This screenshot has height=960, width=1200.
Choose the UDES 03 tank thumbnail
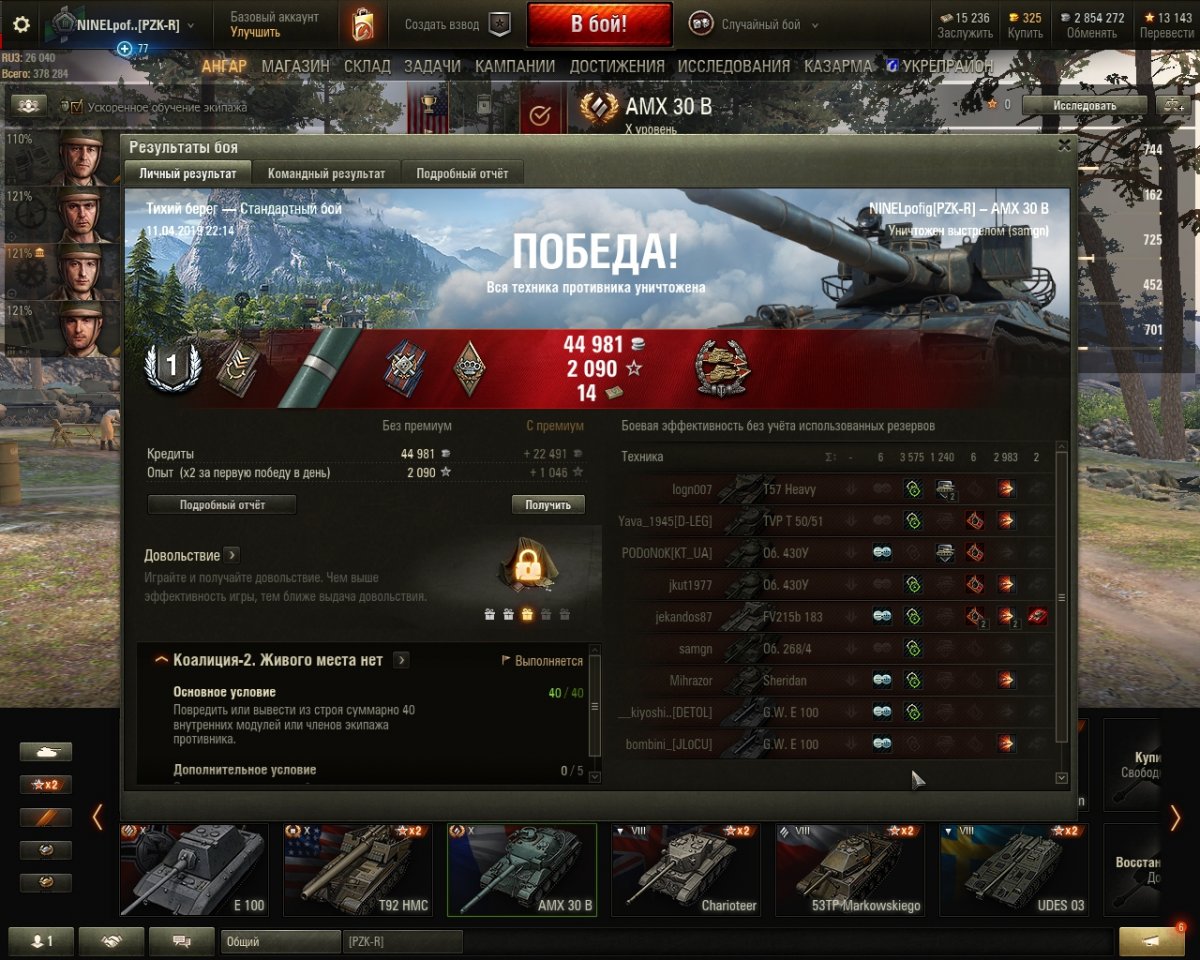point(1014,869)
